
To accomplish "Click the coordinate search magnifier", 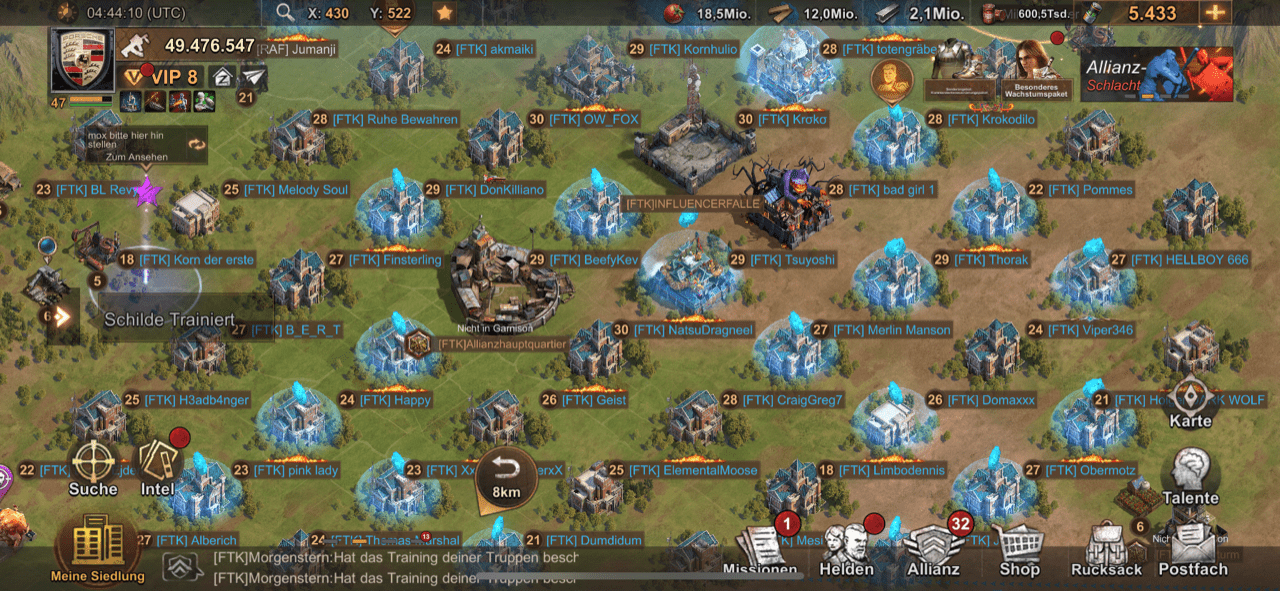I will click(285, 13).
